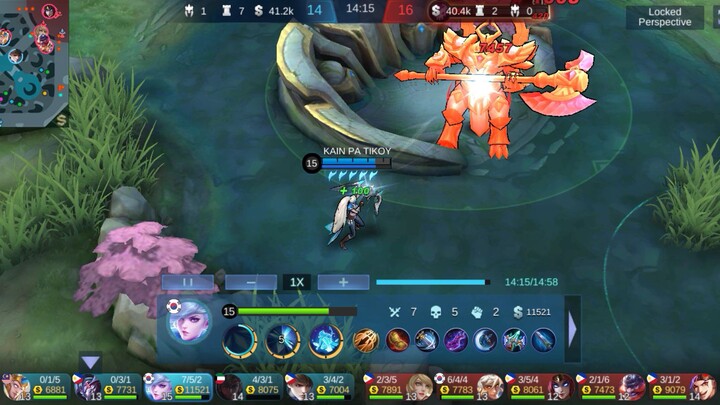Toggle the Locked Perspective button
This screenshot has width=720, height=405.
664,17
